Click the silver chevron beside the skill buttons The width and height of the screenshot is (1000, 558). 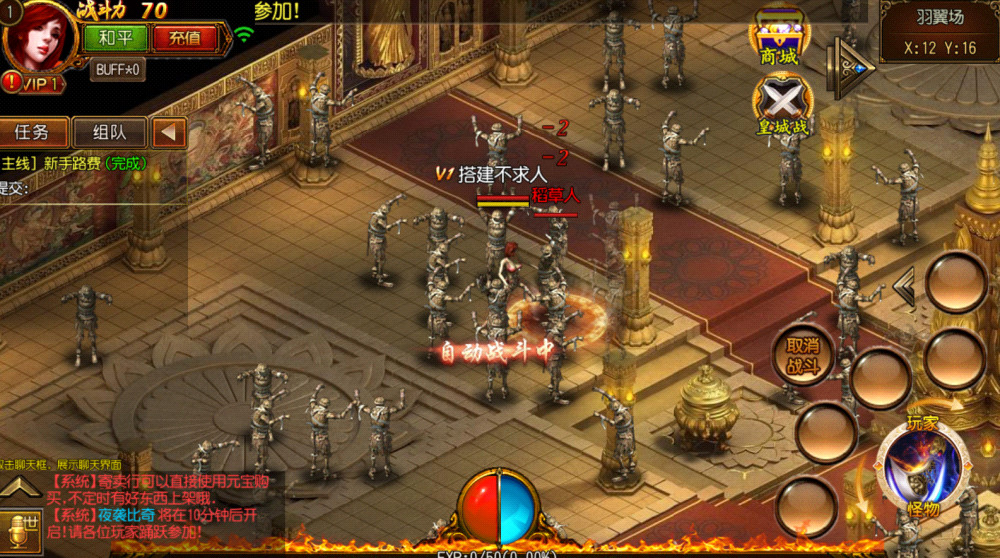click(904, 288)
